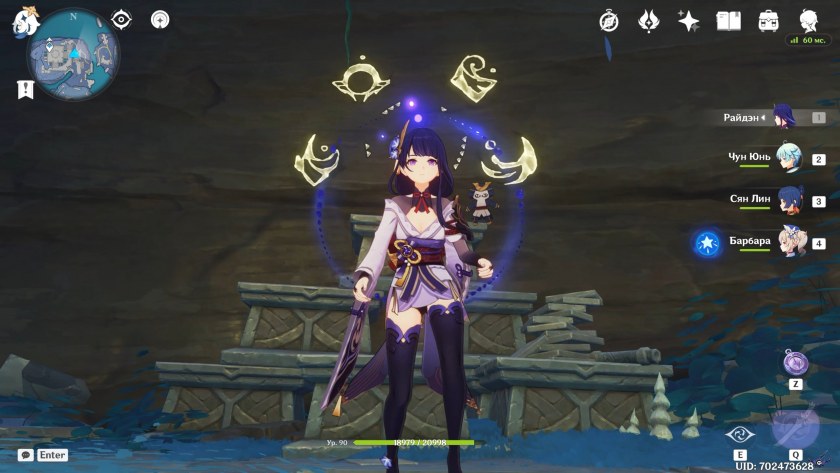The height and width of the screenshot is (473, 840).
Task: Open the Adventurer Handbook book icon
Action: tap(728, 21)
